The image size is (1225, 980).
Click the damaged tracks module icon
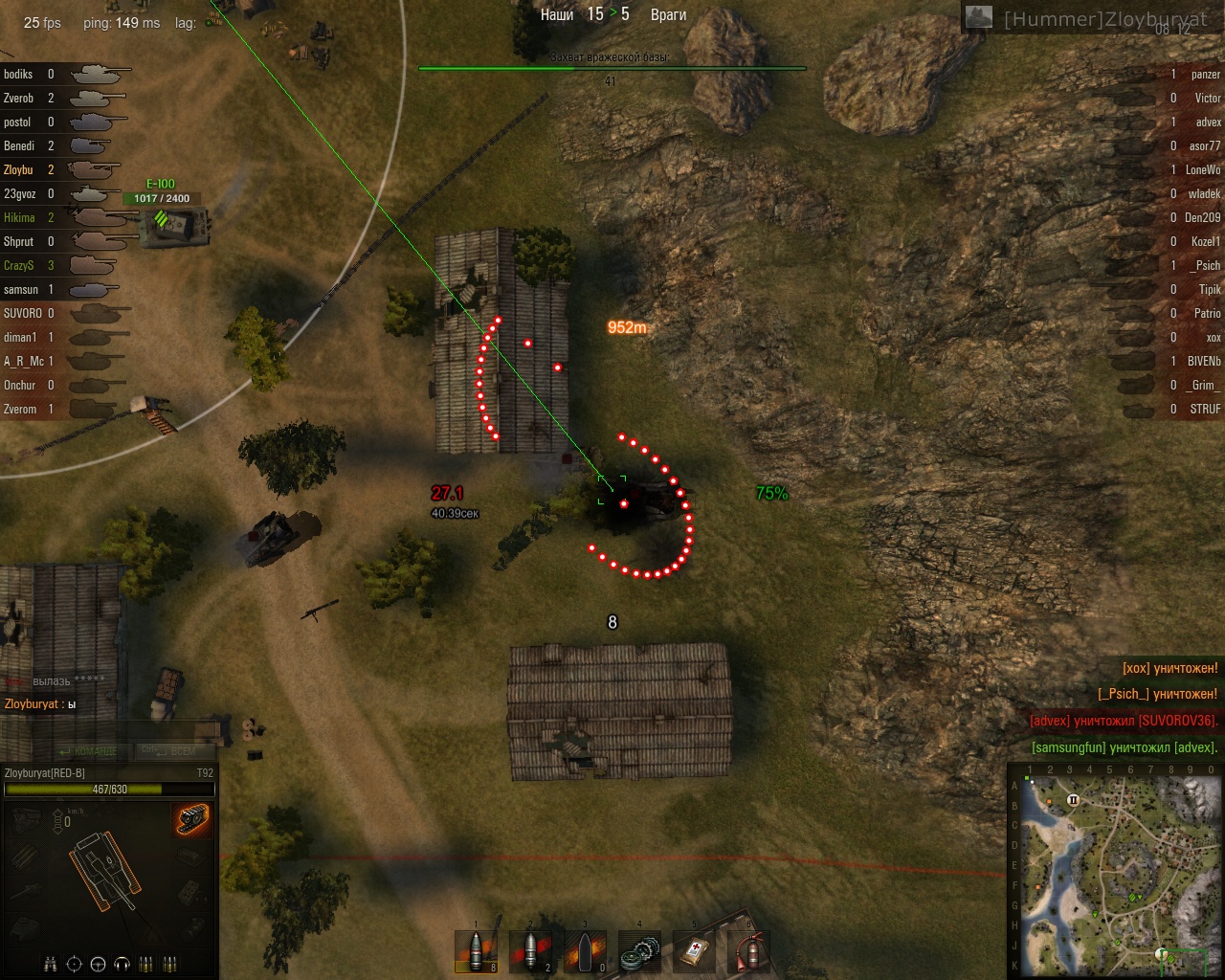point(192,819)
